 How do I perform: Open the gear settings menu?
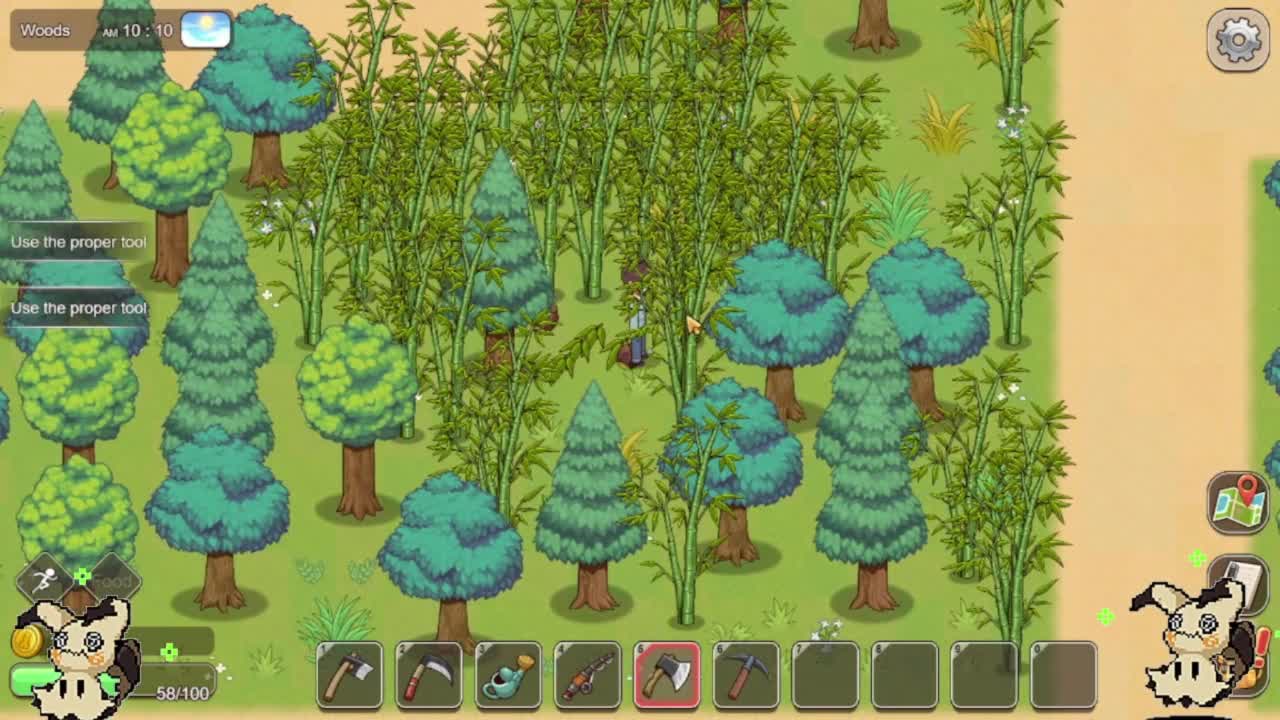[1238, 40]
